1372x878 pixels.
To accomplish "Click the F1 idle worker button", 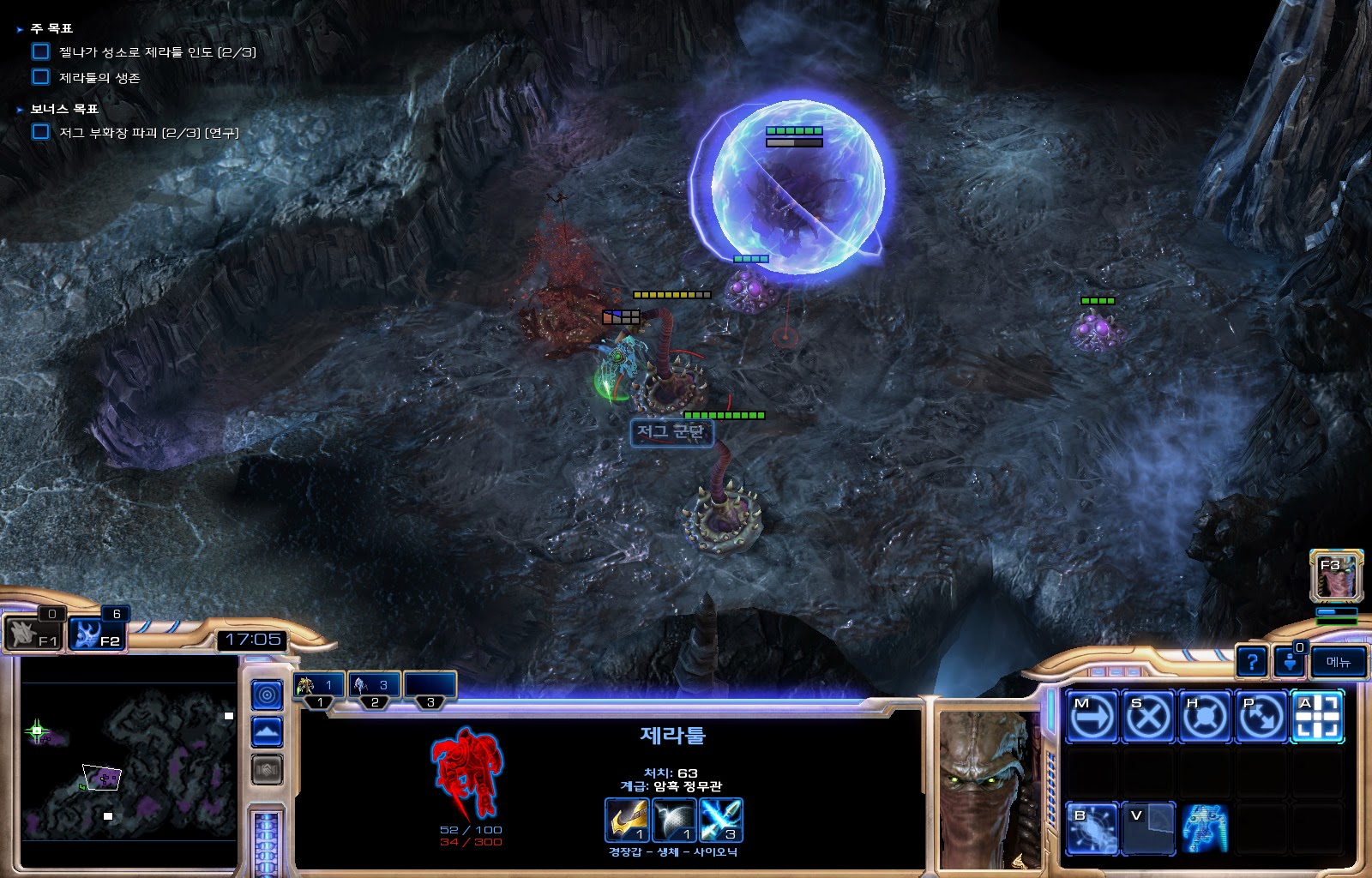I will point(34,635).
